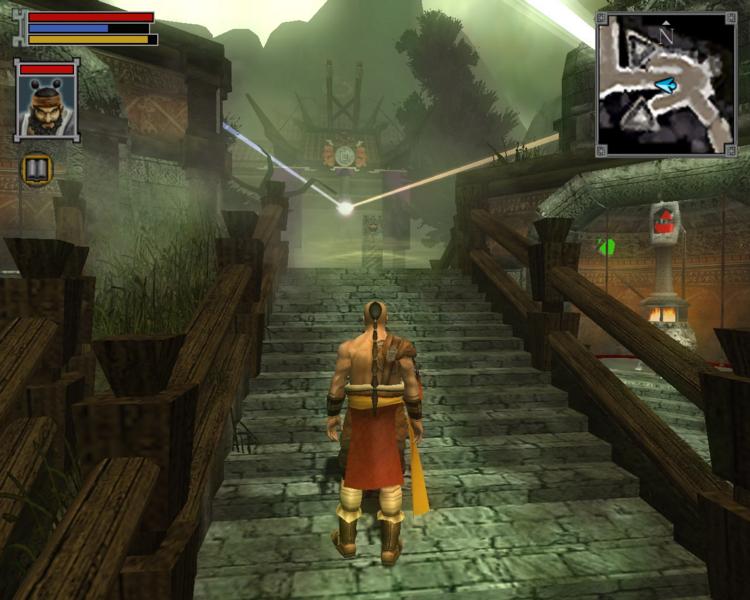
Task: Open the journal book icon
Action: [x=38, y=169]
